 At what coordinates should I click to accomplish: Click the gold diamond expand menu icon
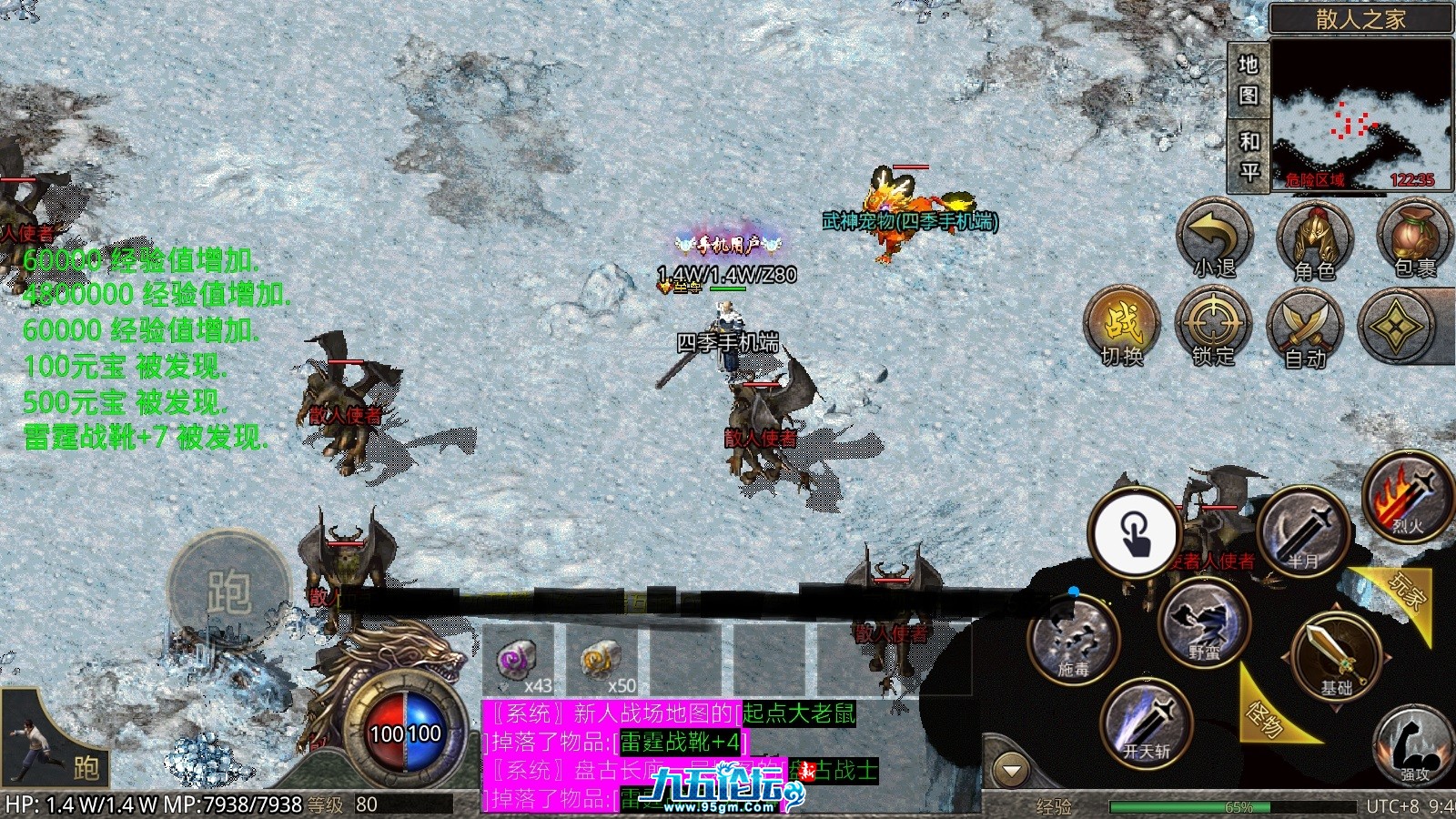[x=1397, y=327]
